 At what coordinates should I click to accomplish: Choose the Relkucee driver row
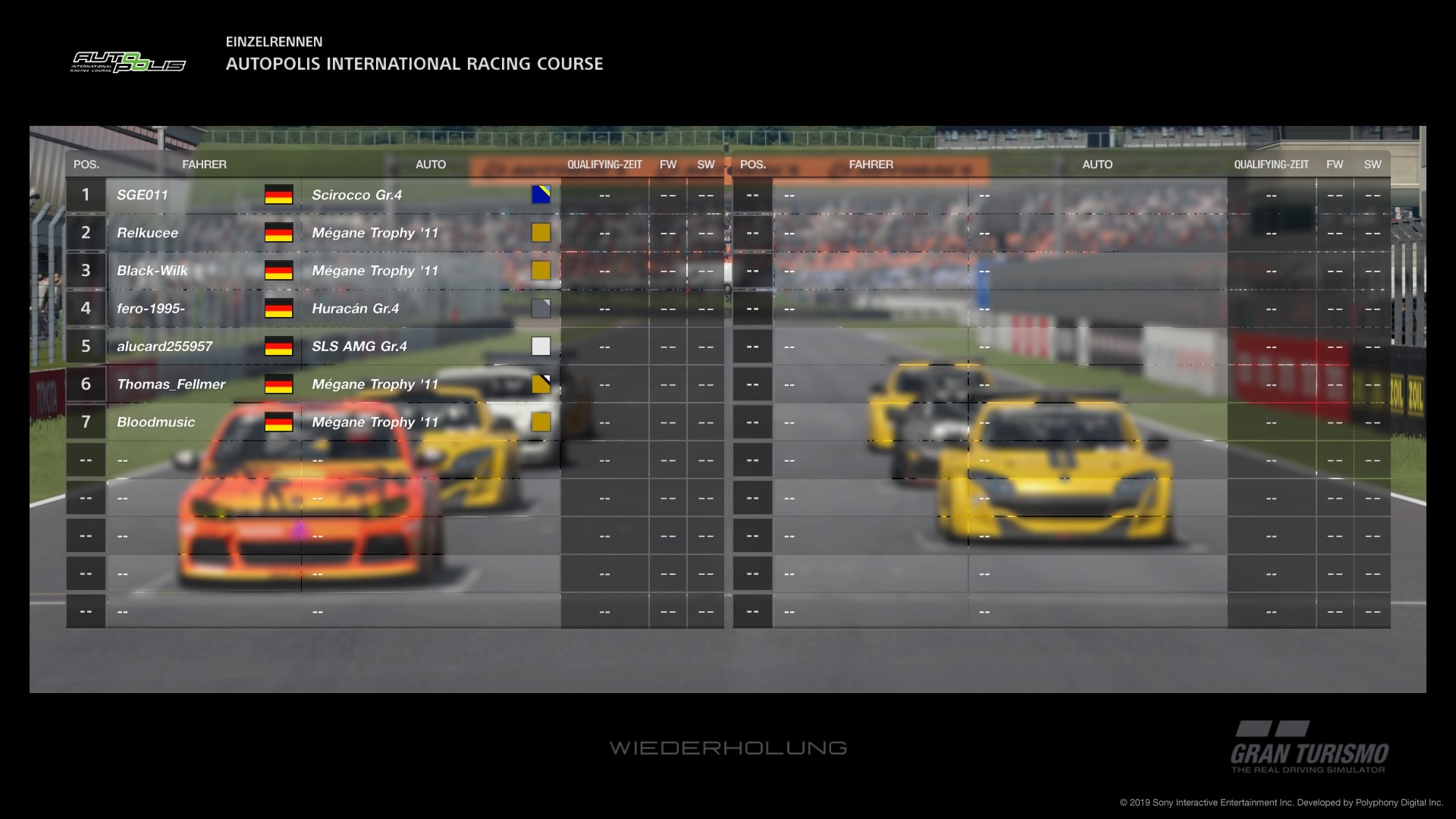click(x=148, y=233)
